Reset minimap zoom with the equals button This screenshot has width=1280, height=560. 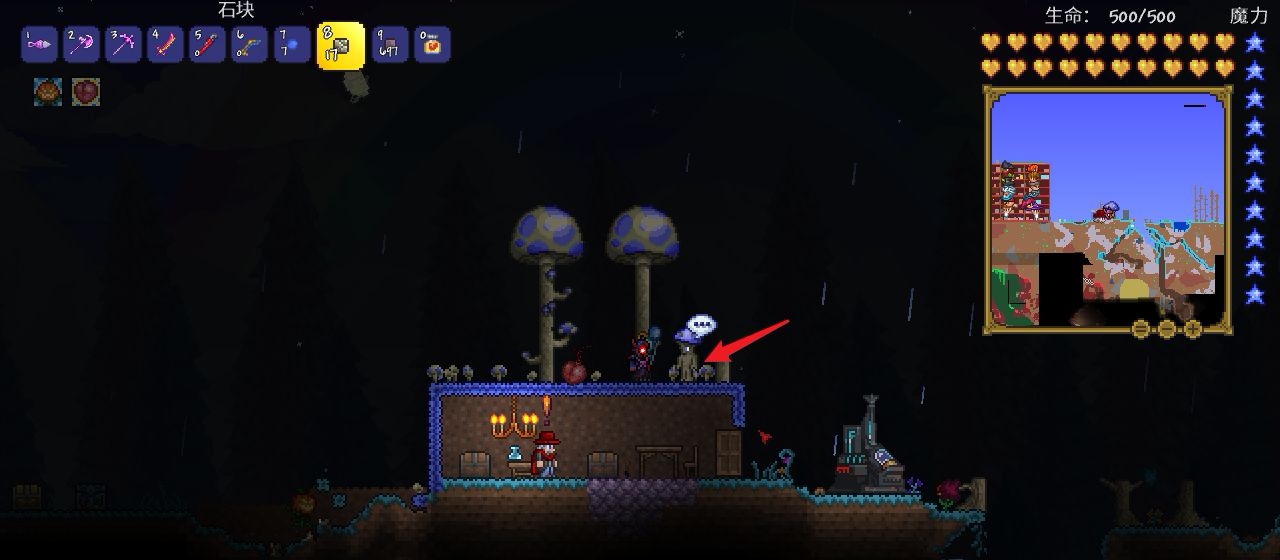pos(1141,328)
